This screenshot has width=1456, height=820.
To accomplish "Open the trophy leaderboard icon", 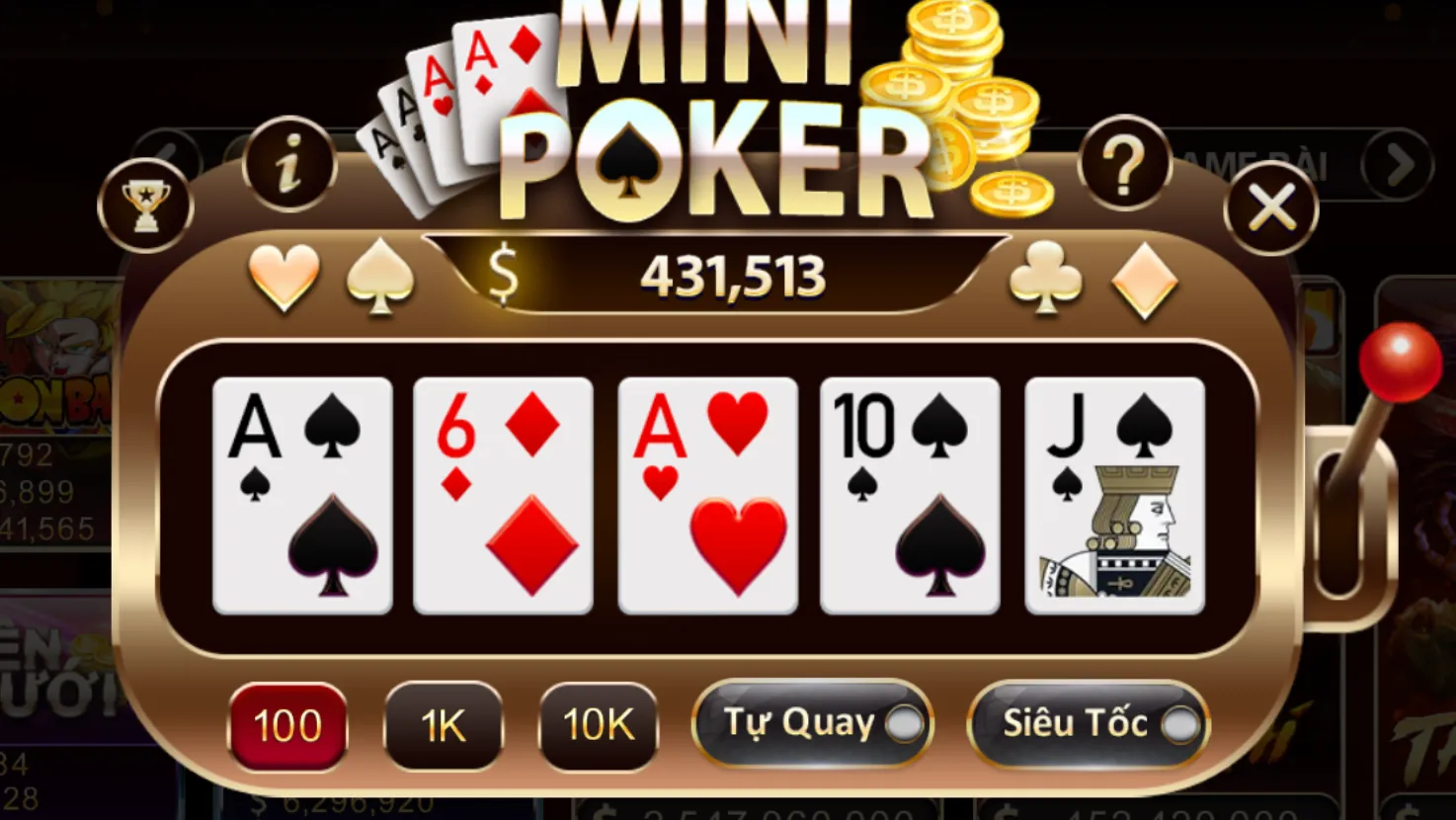I will point(145,204).
